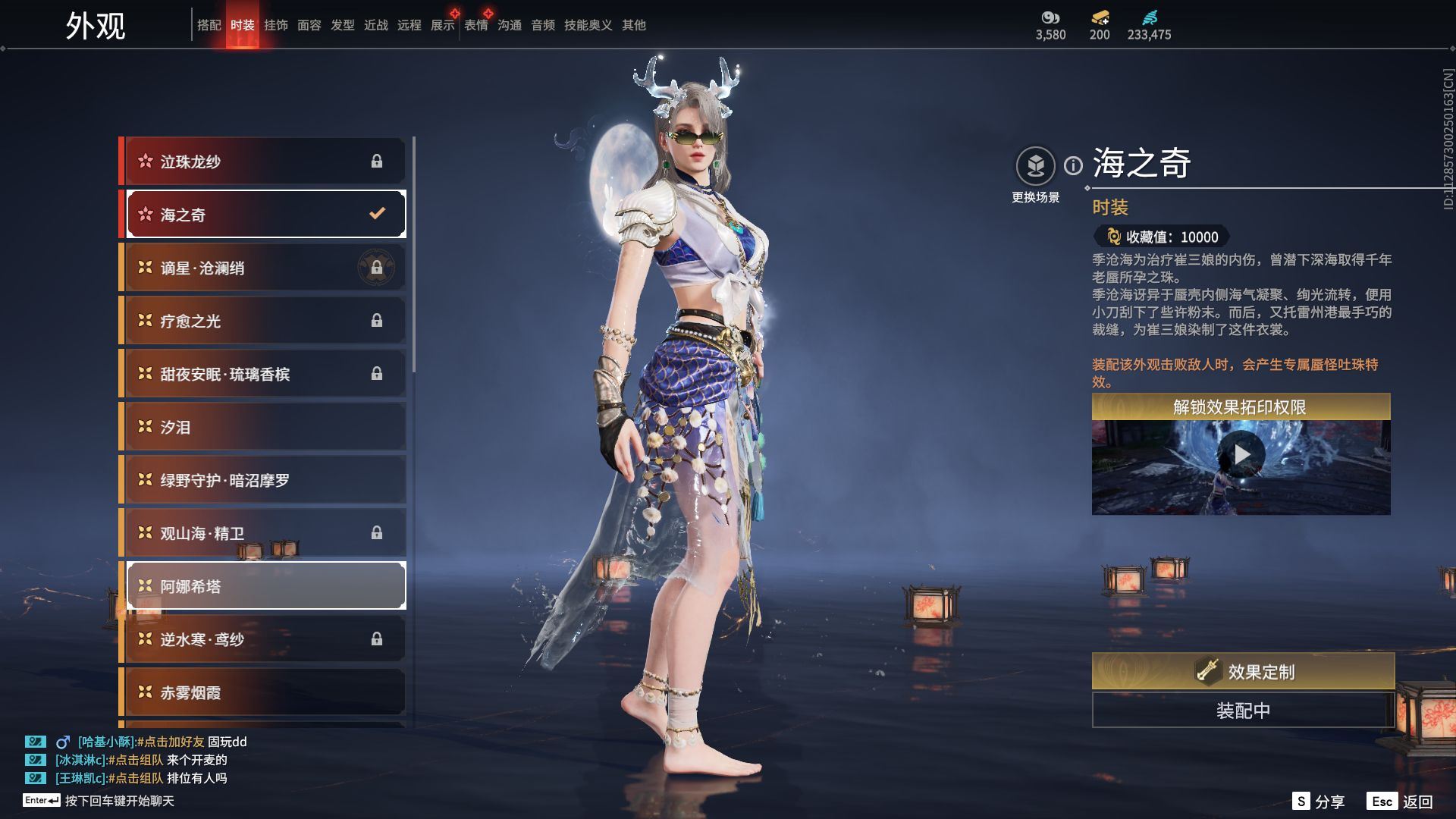
Task: Choose the 谪星·沧澜绡 outfit row
Action: [x=265, y=268]
